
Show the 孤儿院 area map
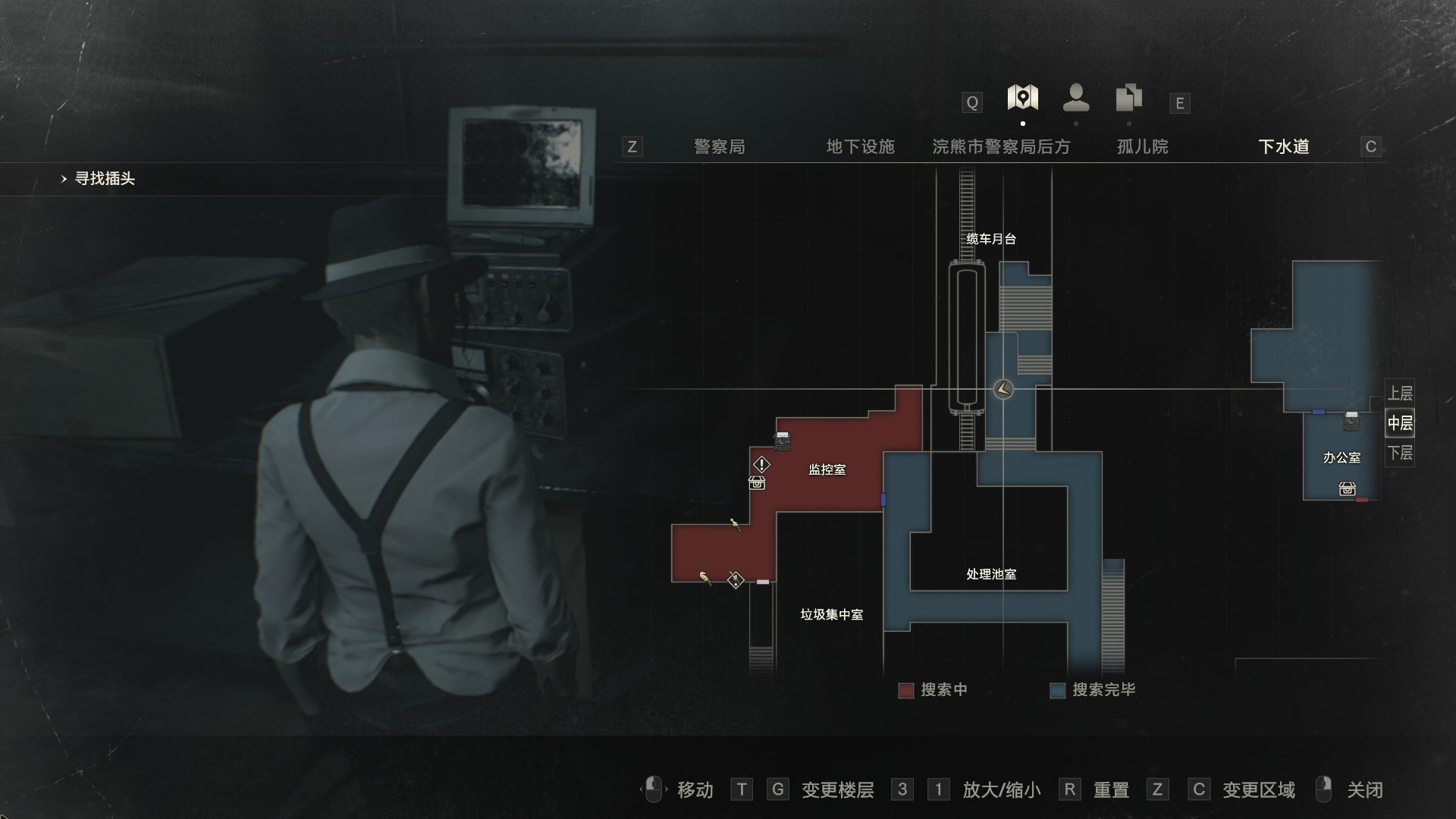(x=1142, y=146)
